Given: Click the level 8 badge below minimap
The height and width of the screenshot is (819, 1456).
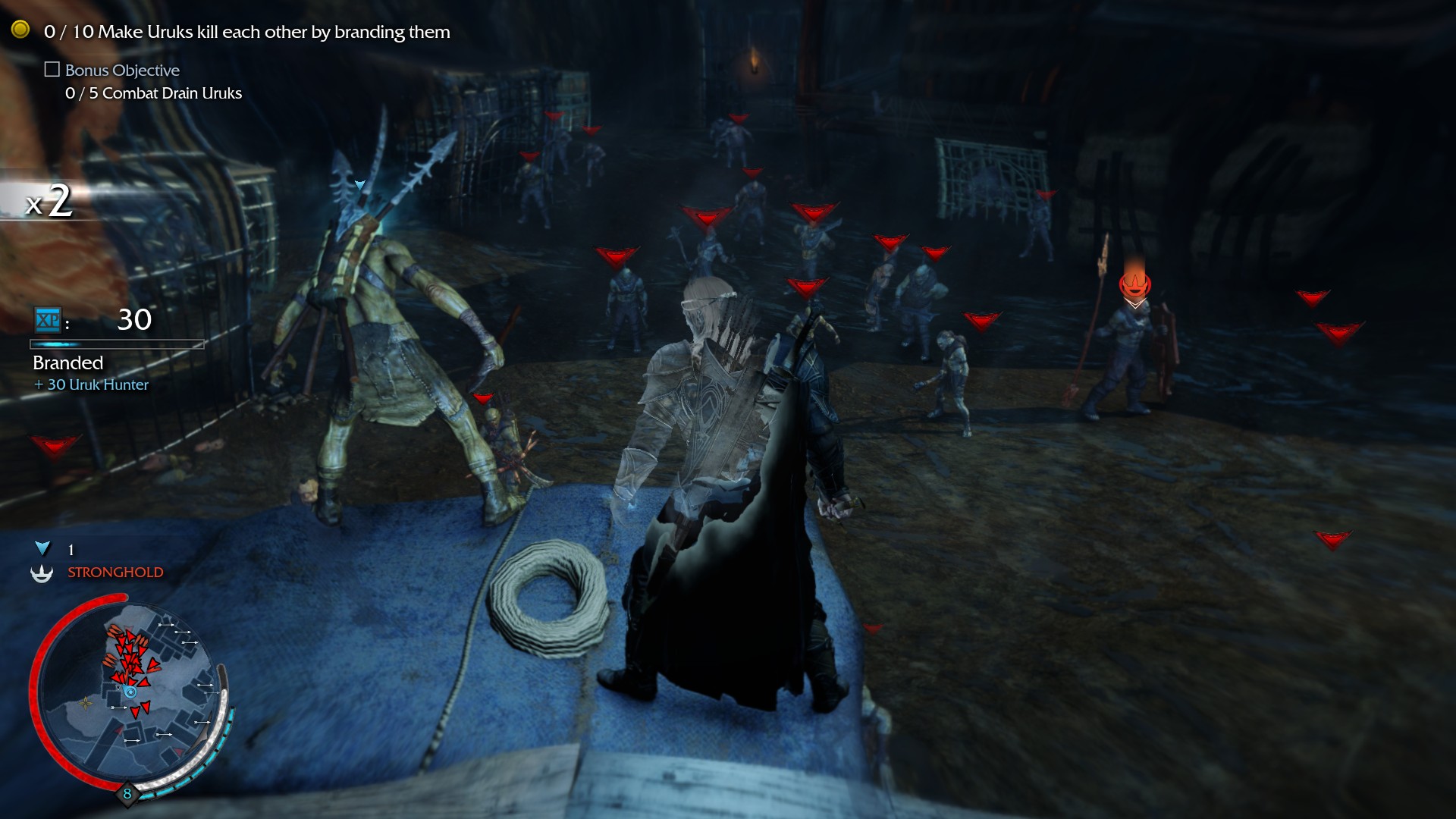Looking at the screenshot, I should pyautogui.click(x=127, y=793).
